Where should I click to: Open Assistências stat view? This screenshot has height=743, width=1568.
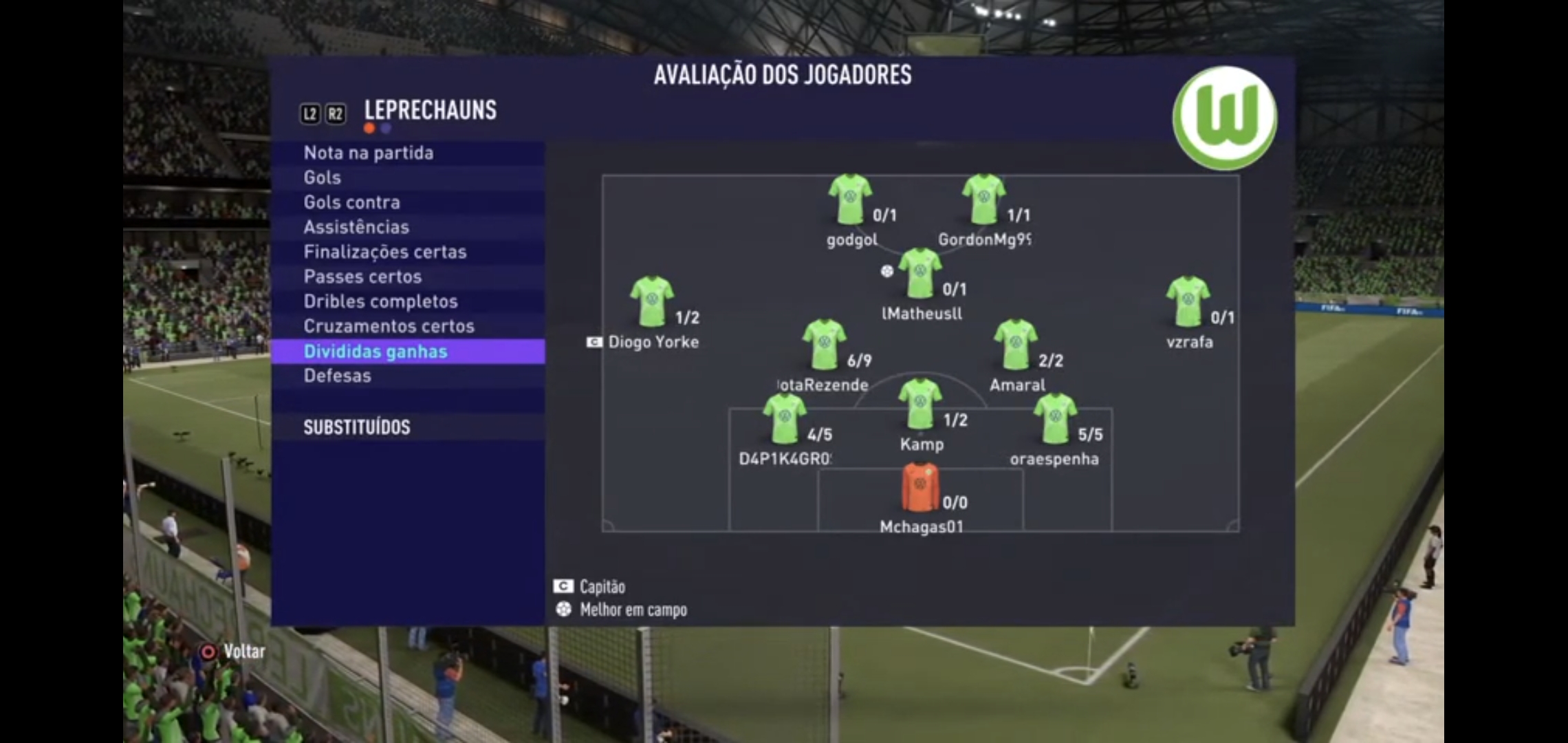356,227
